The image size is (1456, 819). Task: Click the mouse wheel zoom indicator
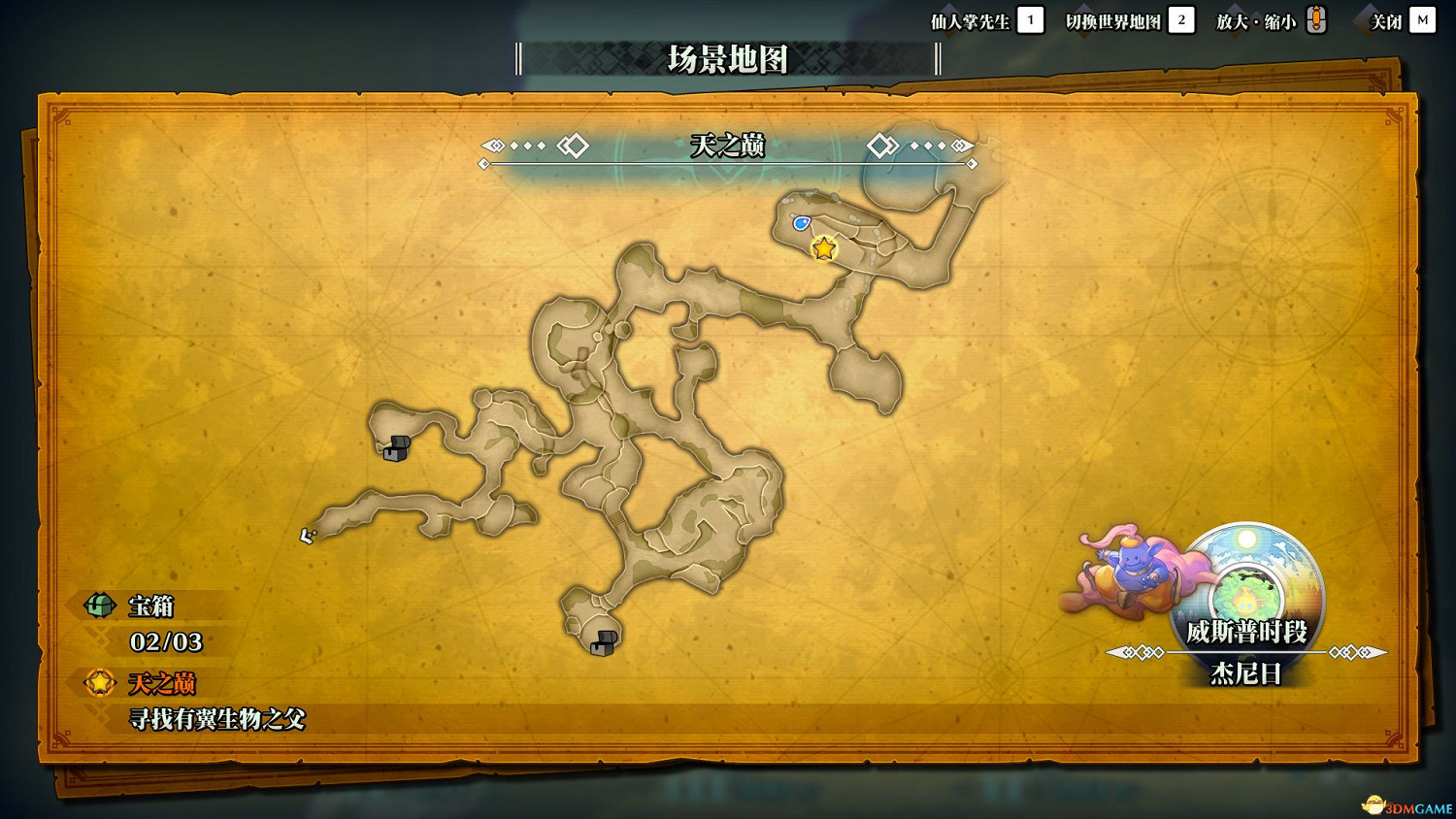click(1317, 18)
